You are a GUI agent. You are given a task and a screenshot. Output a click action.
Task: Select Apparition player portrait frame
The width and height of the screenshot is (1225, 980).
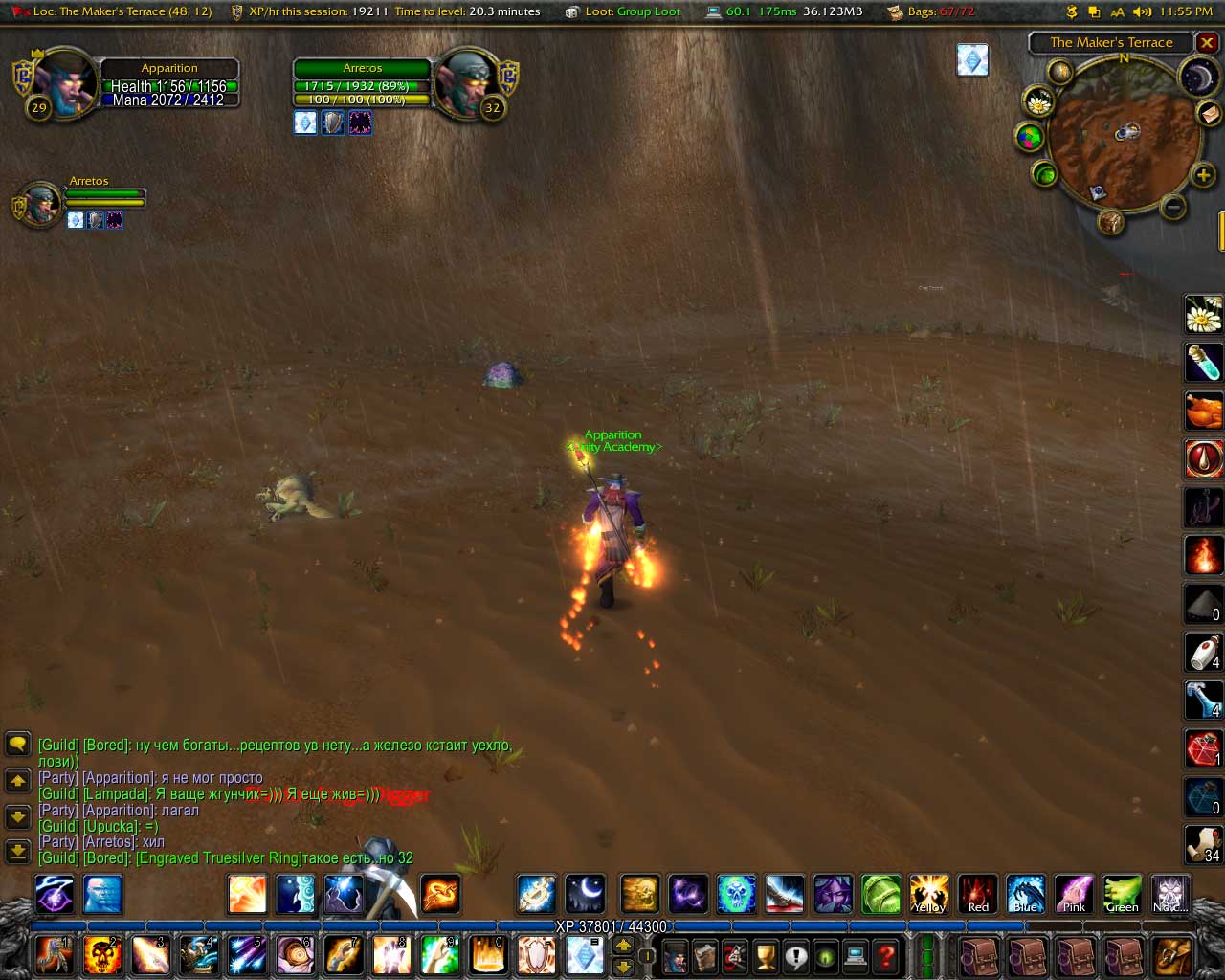tap(65, 86)
